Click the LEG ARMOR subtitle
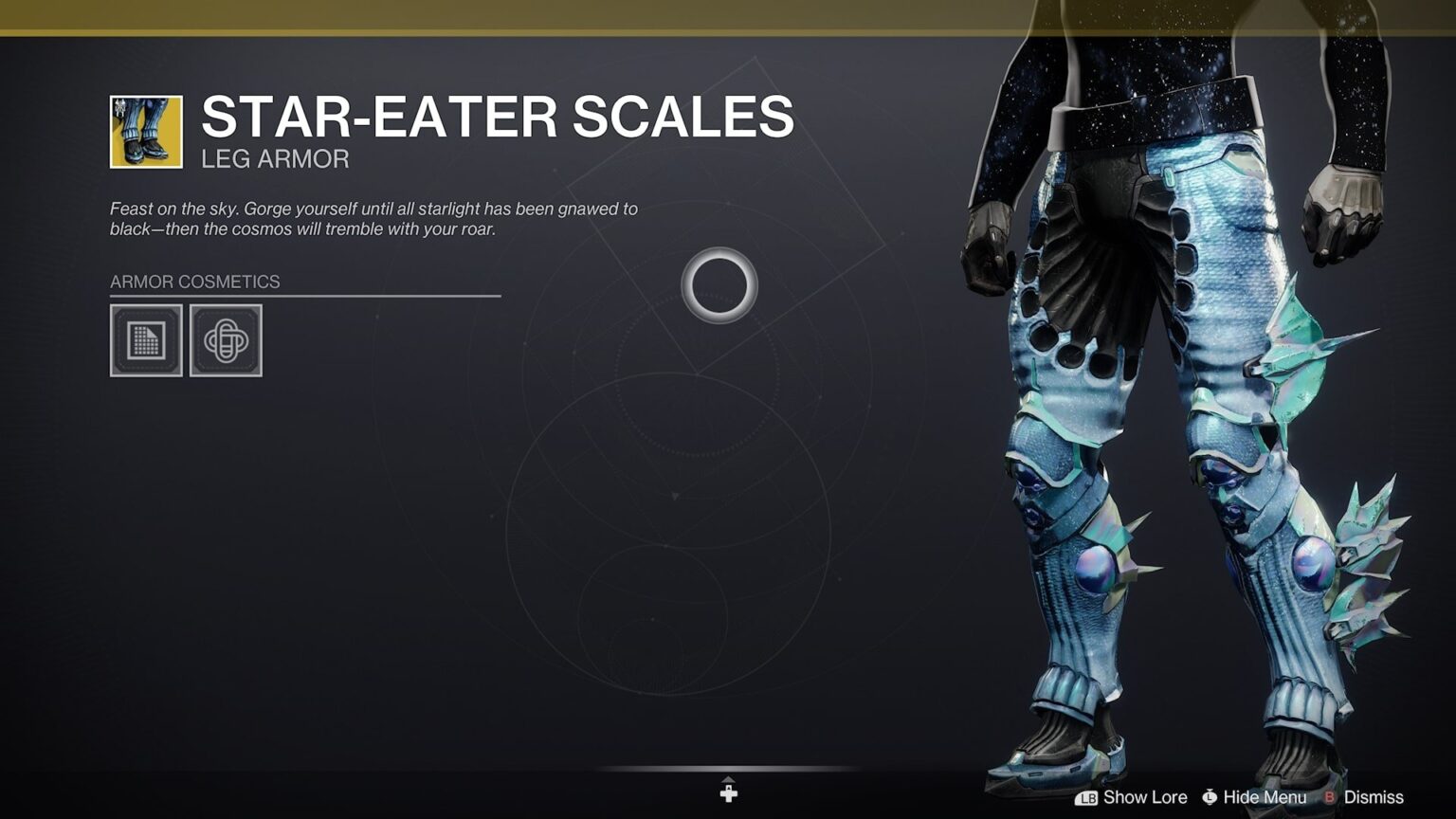Viewport: 1456px width, 819px height. 275,159
